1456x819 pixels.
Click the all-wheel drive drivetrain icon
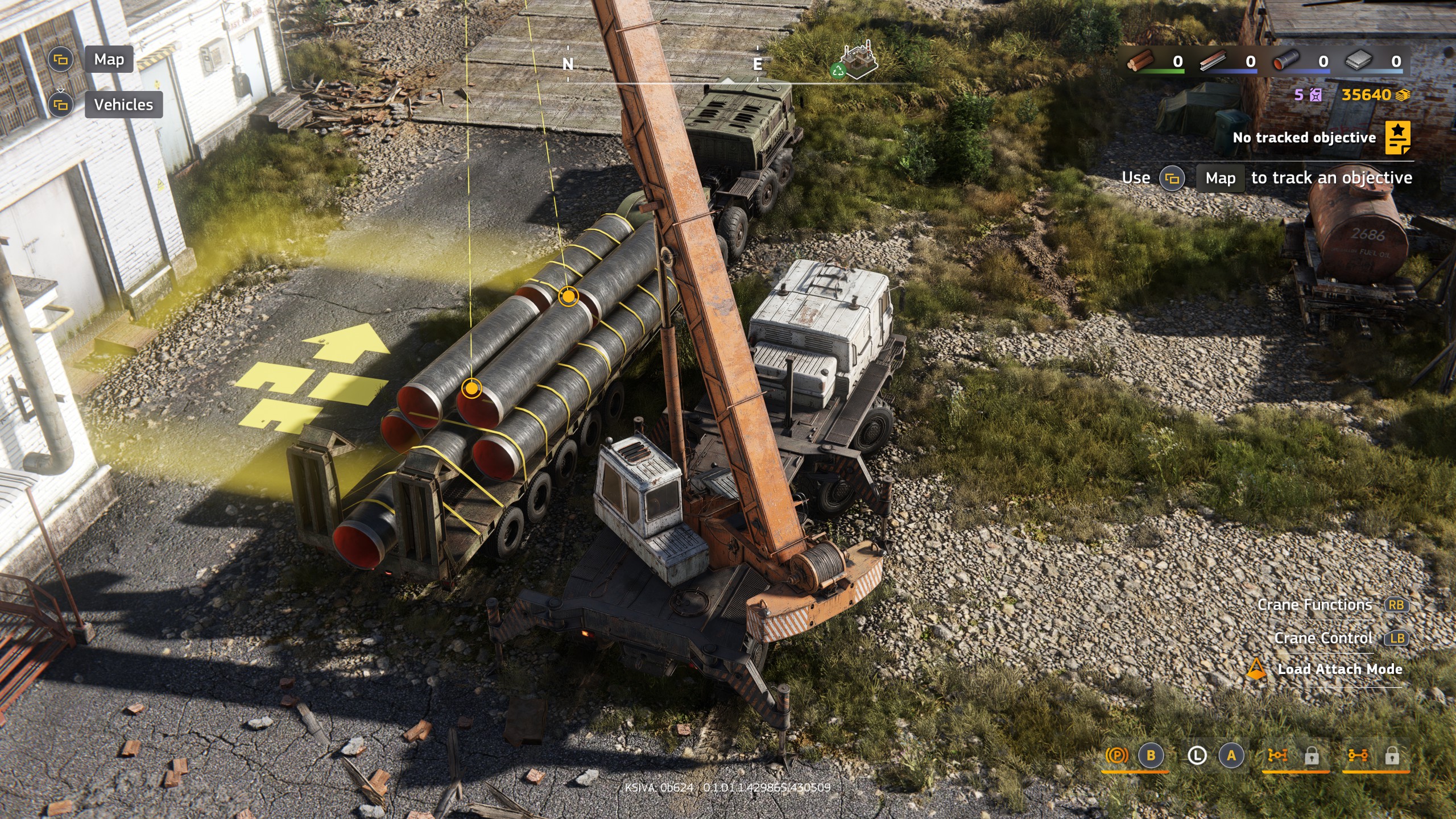tap(1277, 755)
